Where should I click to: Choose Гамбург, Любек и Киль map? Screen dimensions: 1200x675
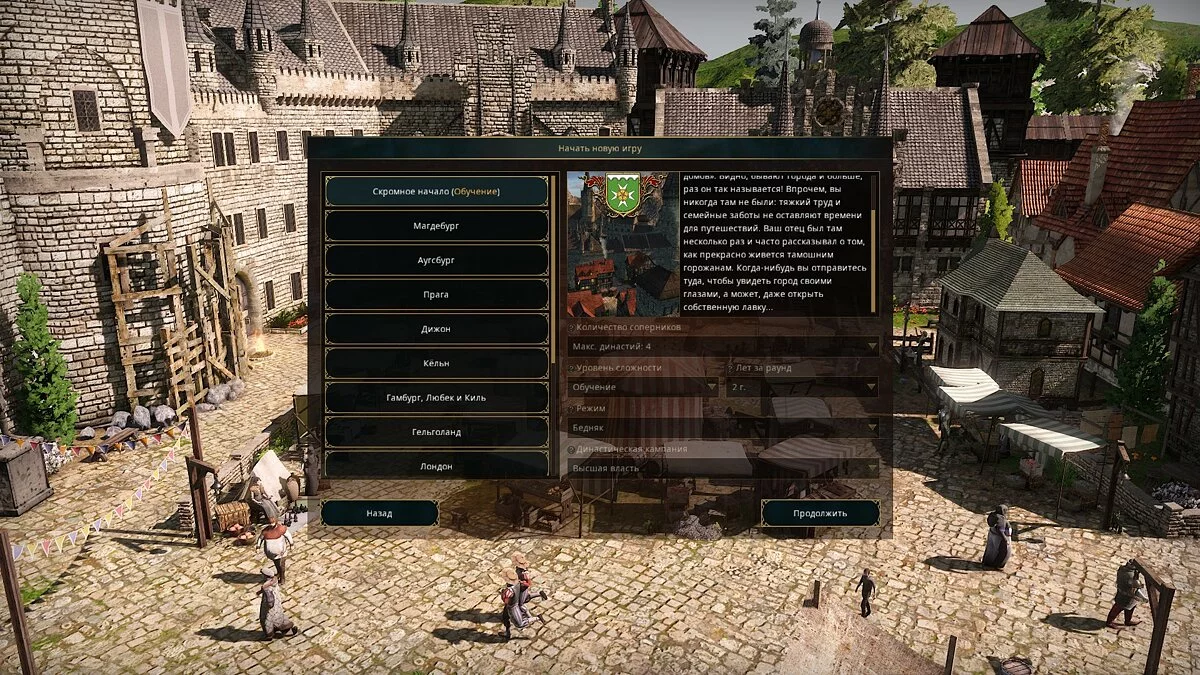pyautogui.click(x=436, y=398)
